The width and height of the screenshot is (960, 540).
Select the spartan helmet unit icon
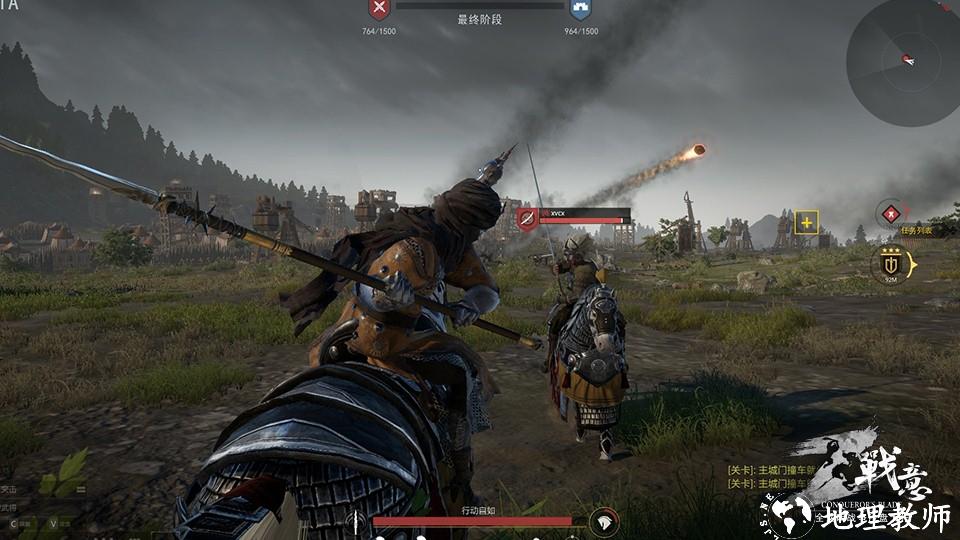(603, 521)
